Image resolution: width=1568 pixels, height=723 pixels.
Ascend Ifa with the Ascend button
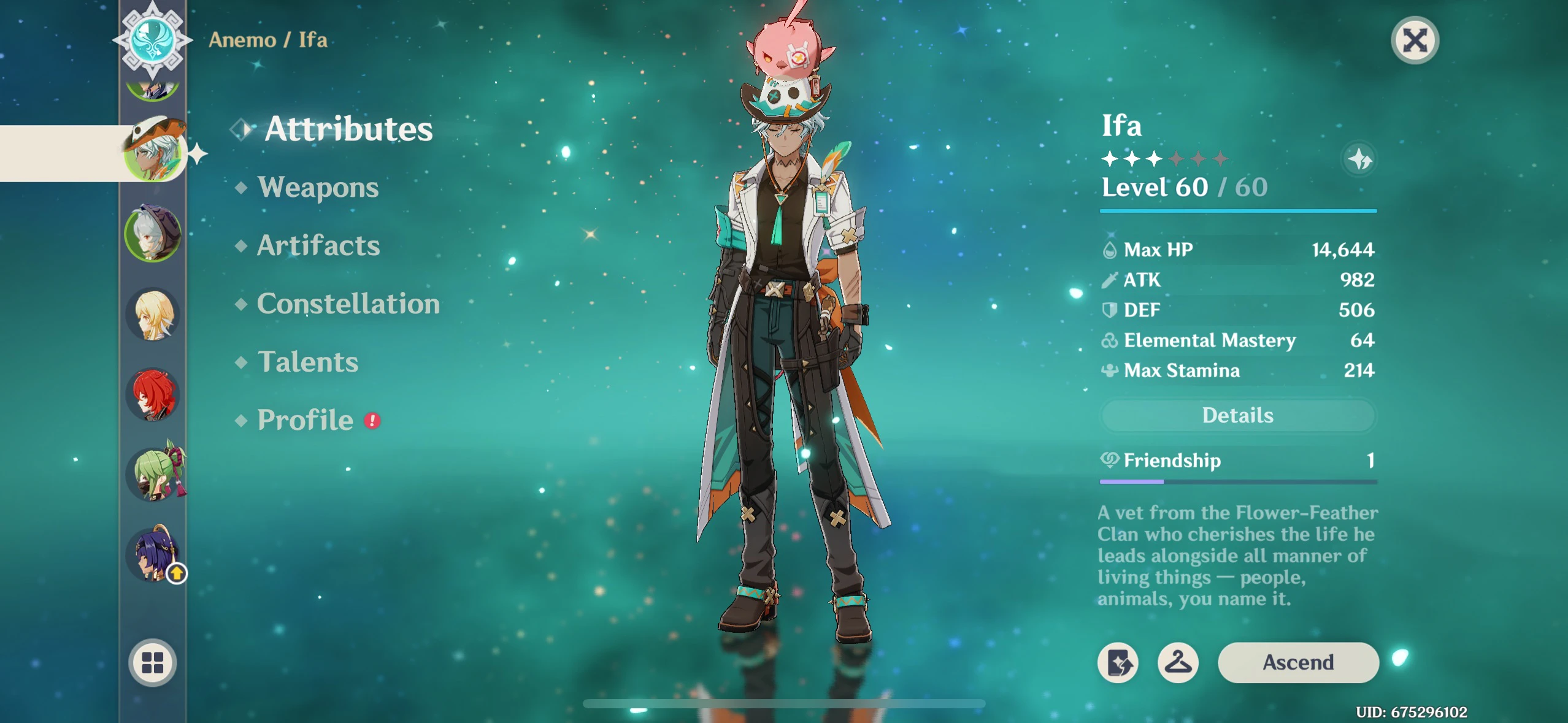click(1297, 662)
